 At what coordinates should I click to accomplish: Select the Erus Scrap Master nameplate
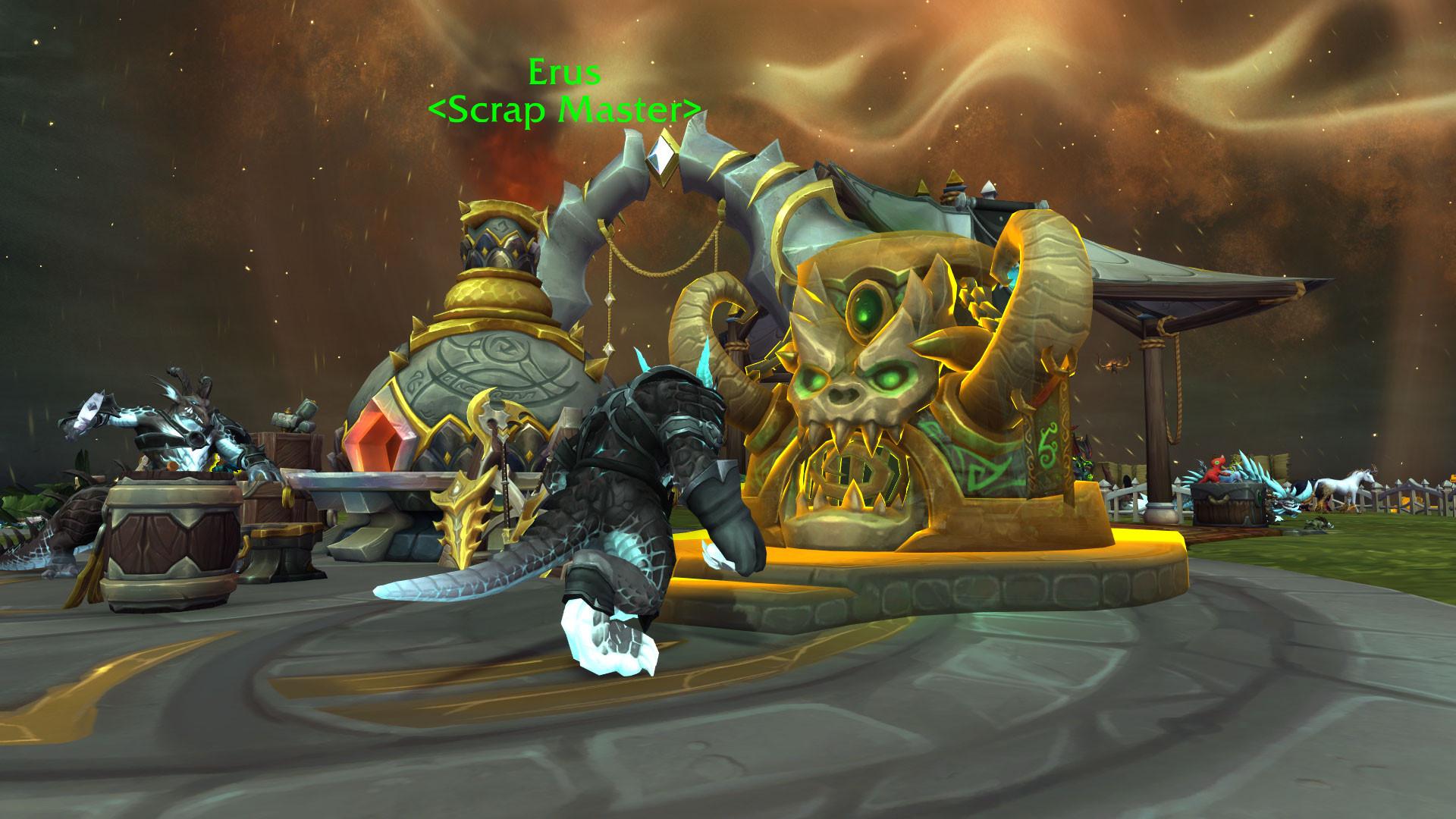click(x=564, y=92)
